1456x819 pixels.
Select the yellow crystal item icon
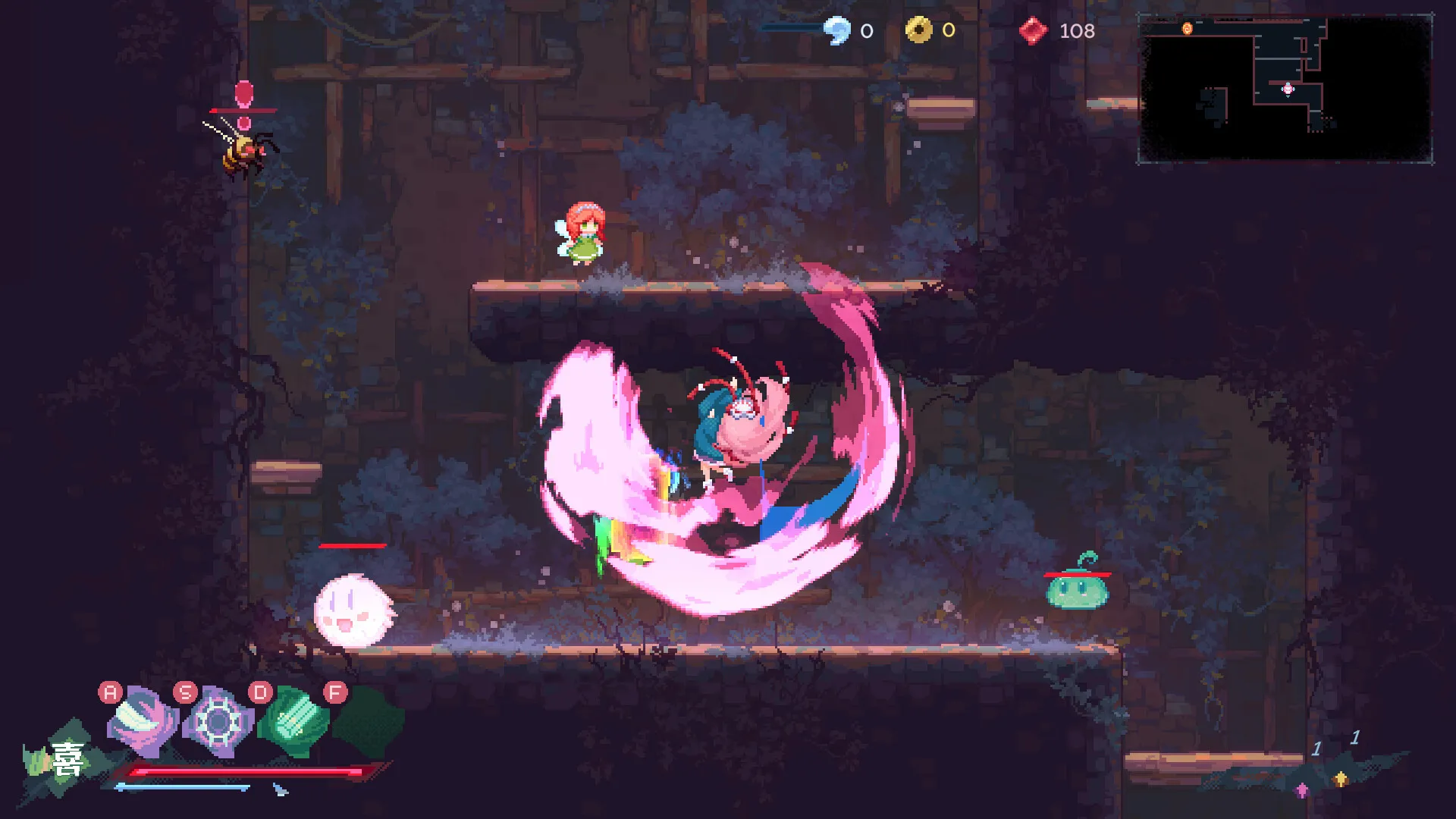coord(1341,779)
